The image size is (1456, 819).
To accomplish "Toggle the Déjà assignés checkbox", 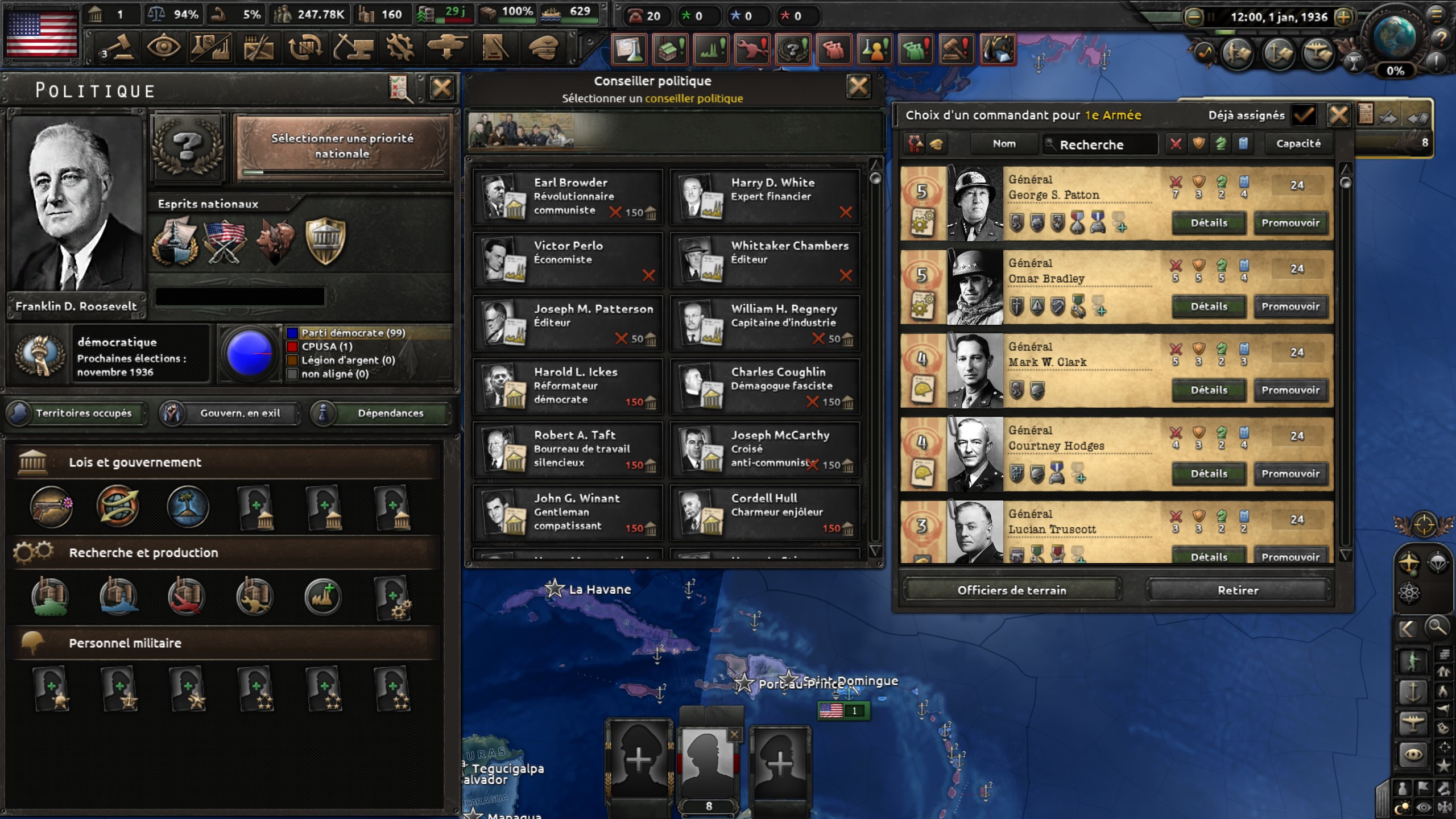I will point(1303,115).
